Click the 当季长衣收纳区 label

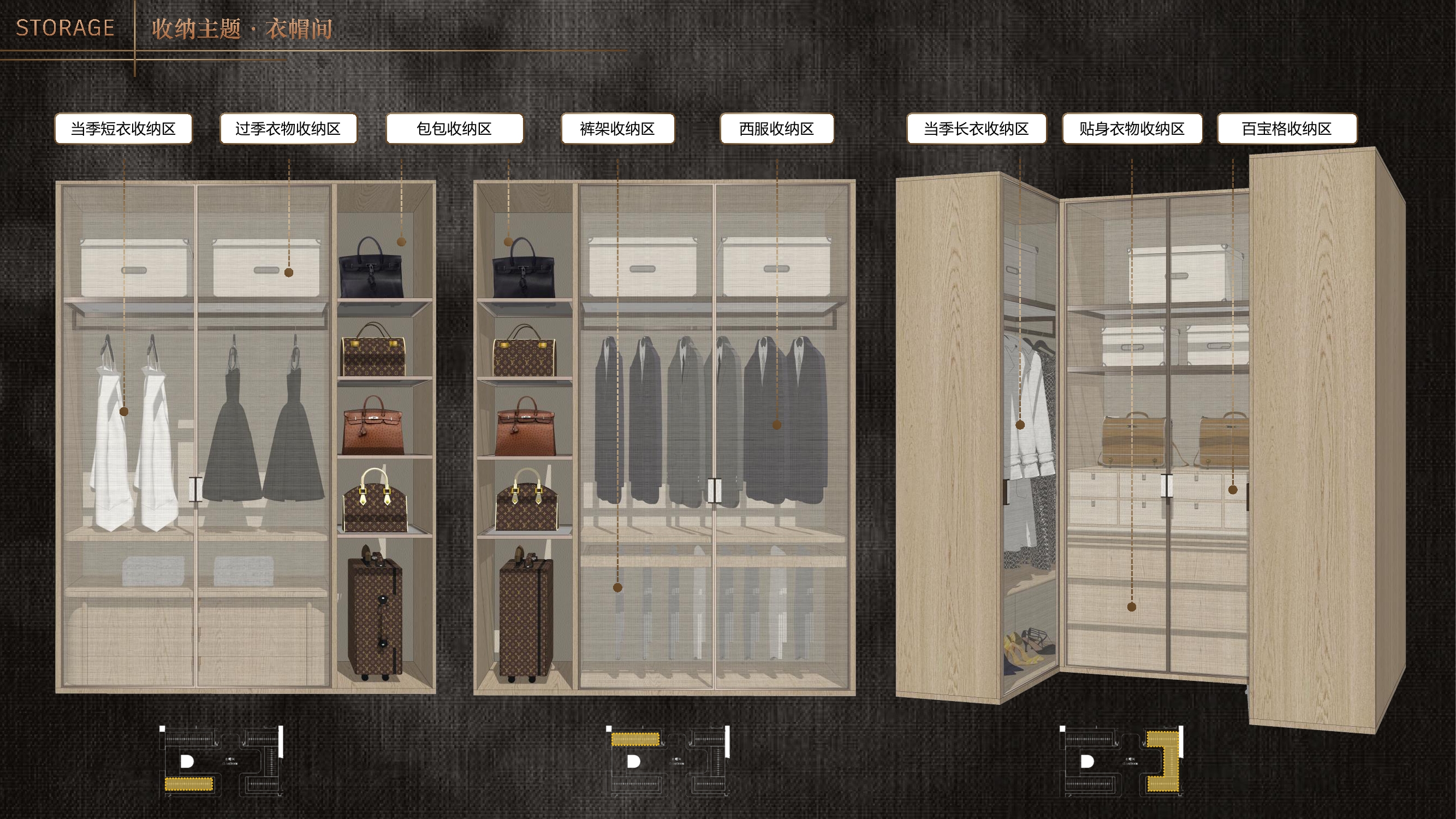pyautogui.click(x=976, y=129)
